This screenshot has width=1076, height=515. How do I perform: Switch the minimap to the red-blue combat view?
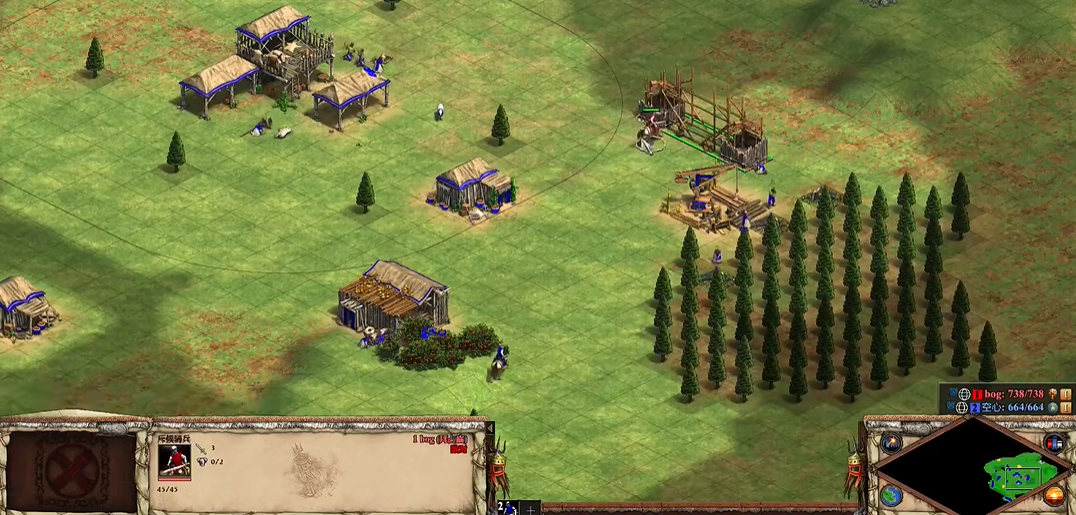[1053, 442]
